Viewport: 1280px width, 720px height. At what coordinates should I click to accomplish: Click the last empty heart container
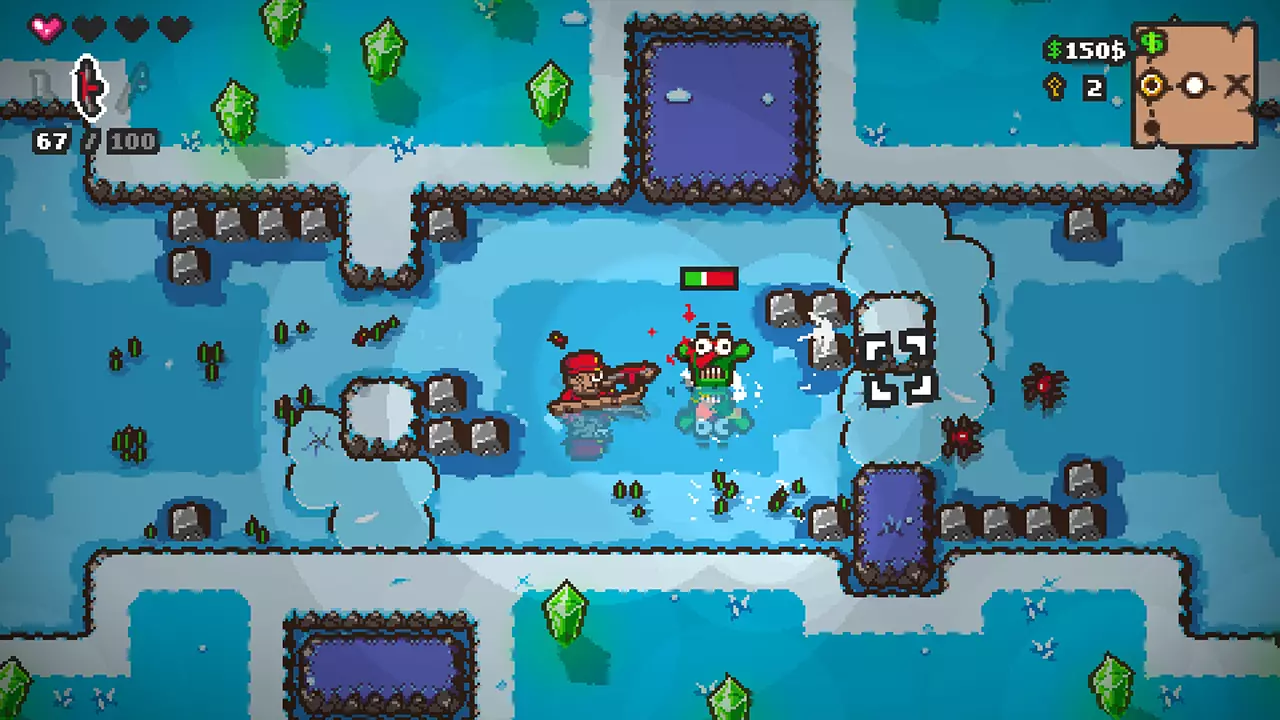(x=173, y=28)
